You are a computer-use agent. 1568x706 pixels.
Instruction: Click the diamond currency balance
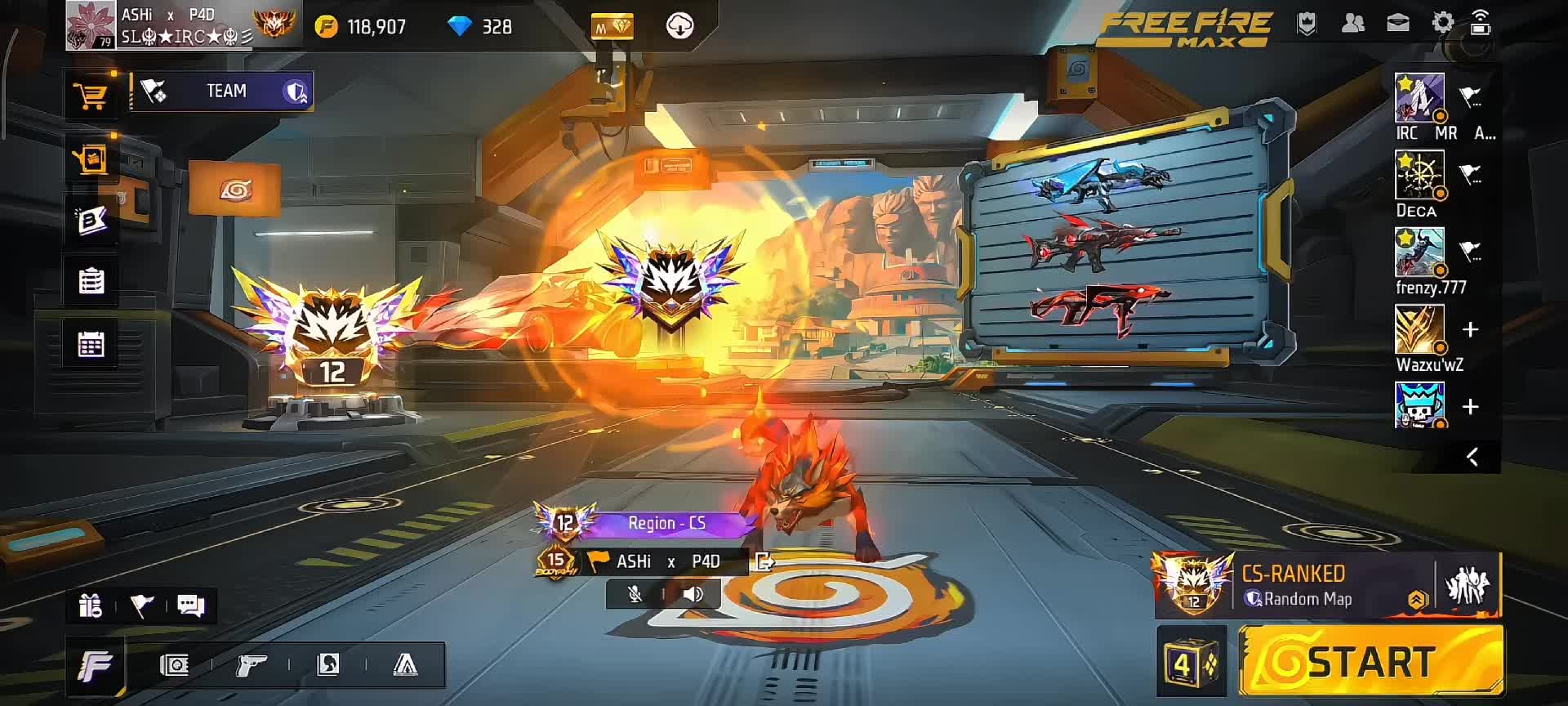click(480, 27)
